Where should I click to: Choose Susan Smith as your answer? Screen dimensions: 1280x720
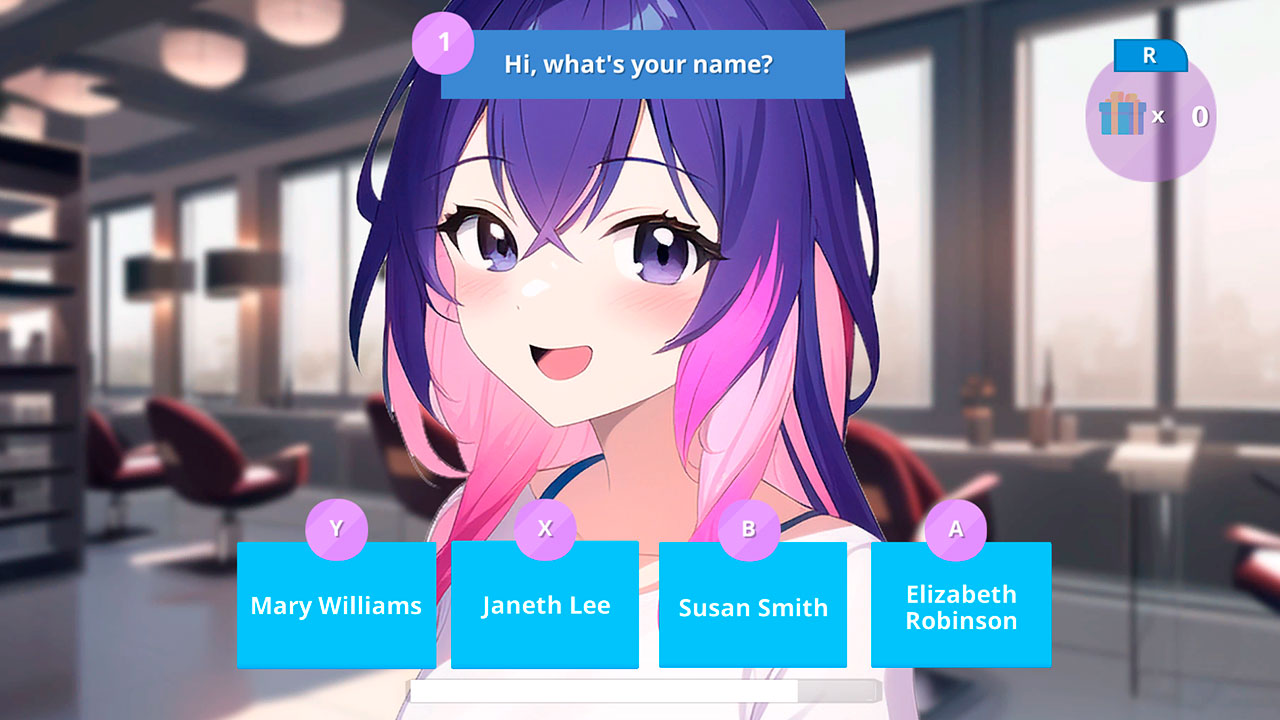(753, 606)
